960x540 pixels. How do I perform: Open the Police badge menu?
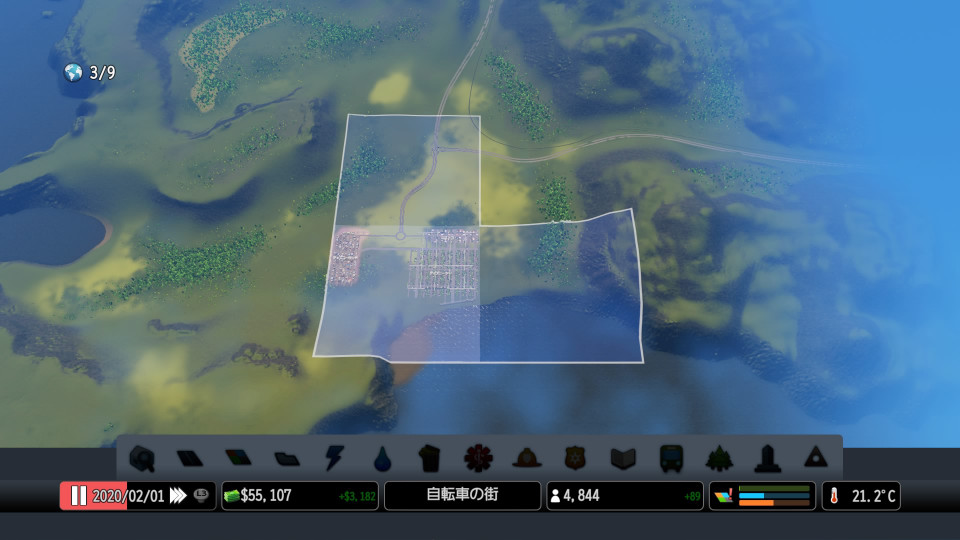575,458
